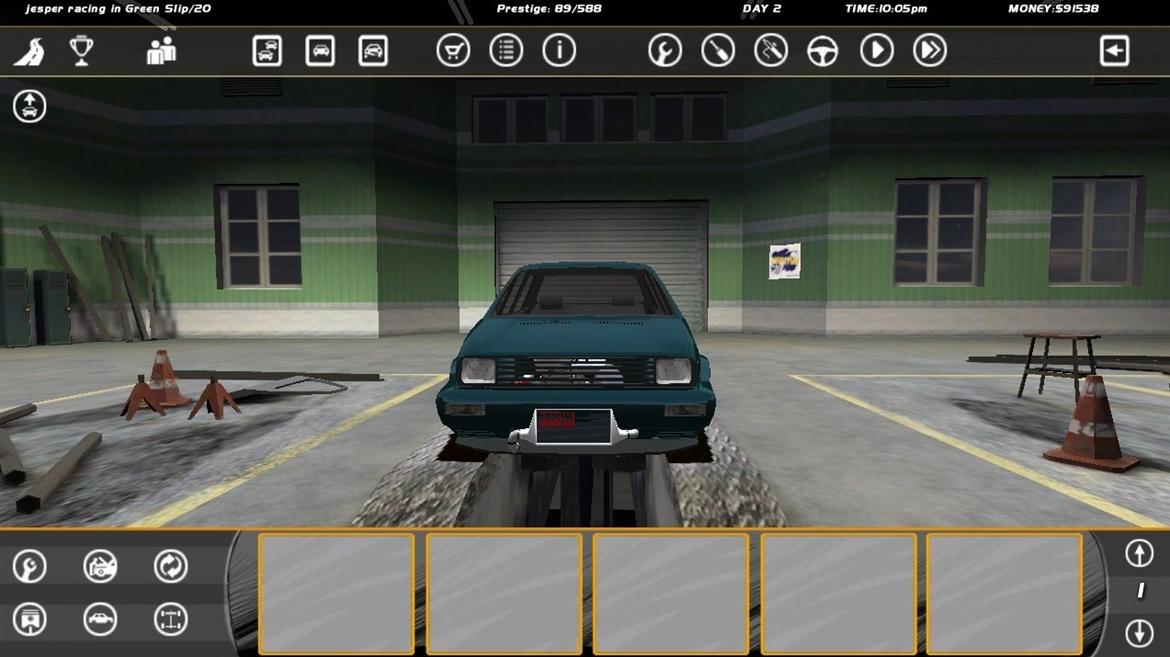Image resolution: width=1170 pixels, height=657 pixels.
Task: Select the open-hood car icon
Action: (x=100, y=567)
